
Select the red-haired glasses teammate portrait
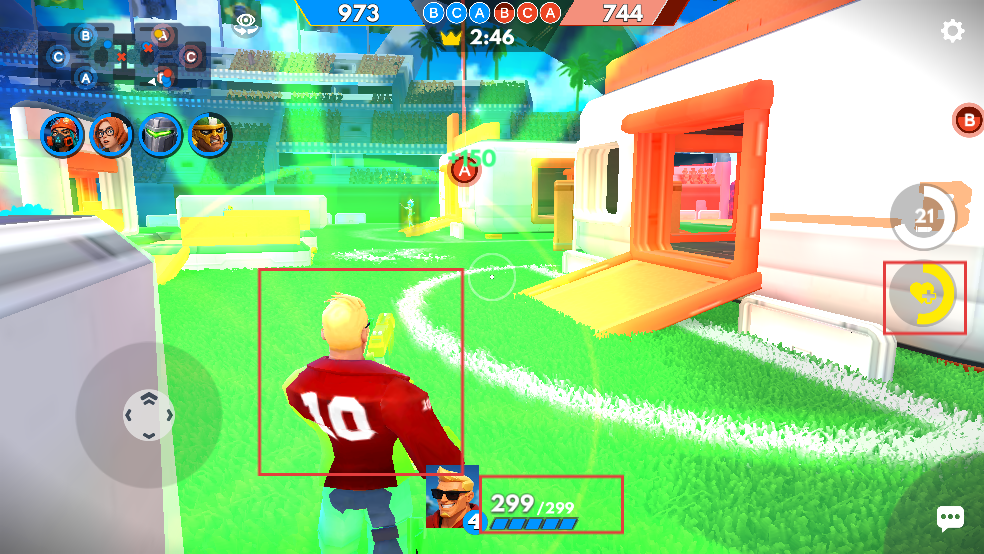[x=111, y=134]
